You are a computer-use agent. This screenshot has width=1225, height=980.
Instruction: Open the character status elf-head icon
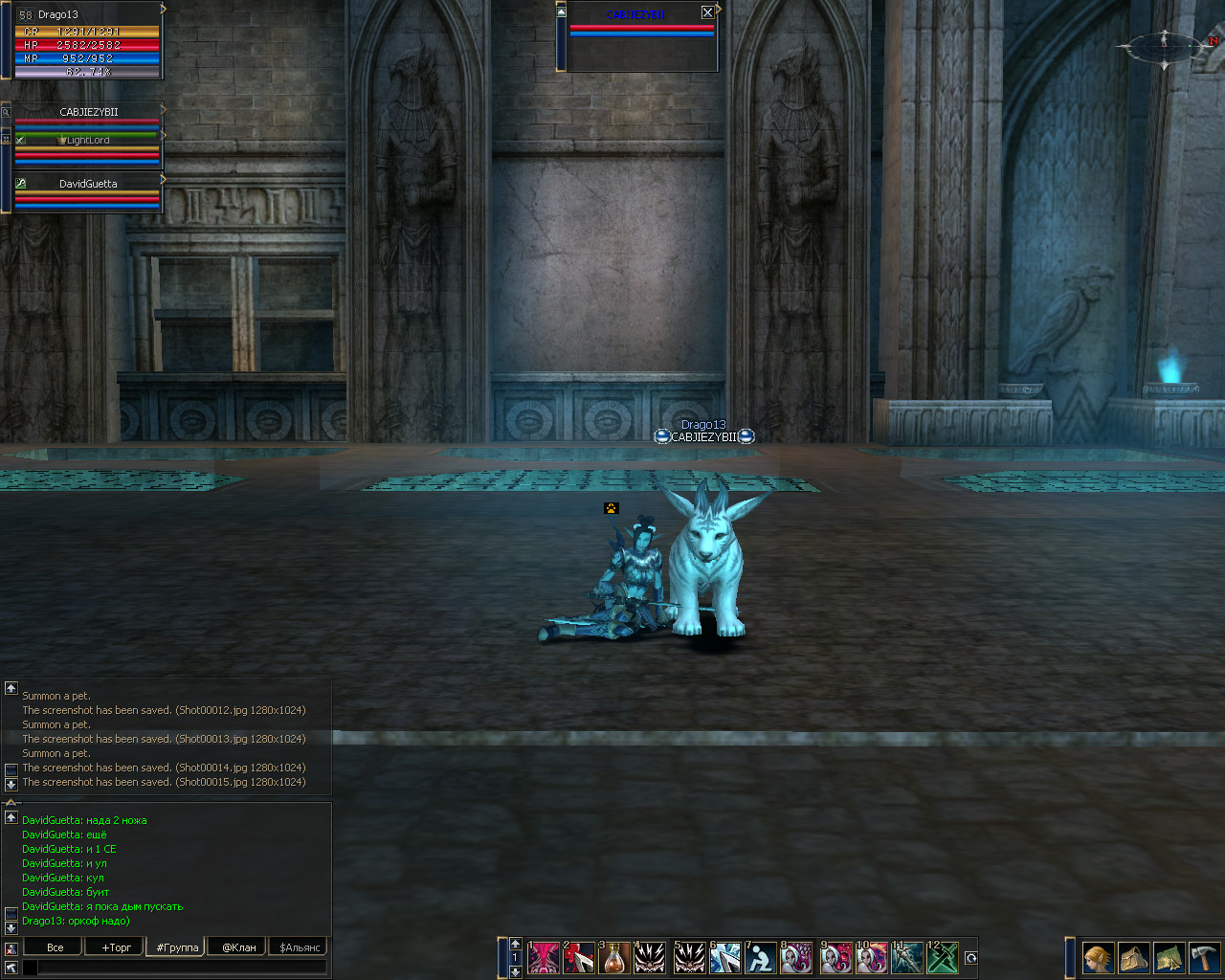(x=1098, y=958)
